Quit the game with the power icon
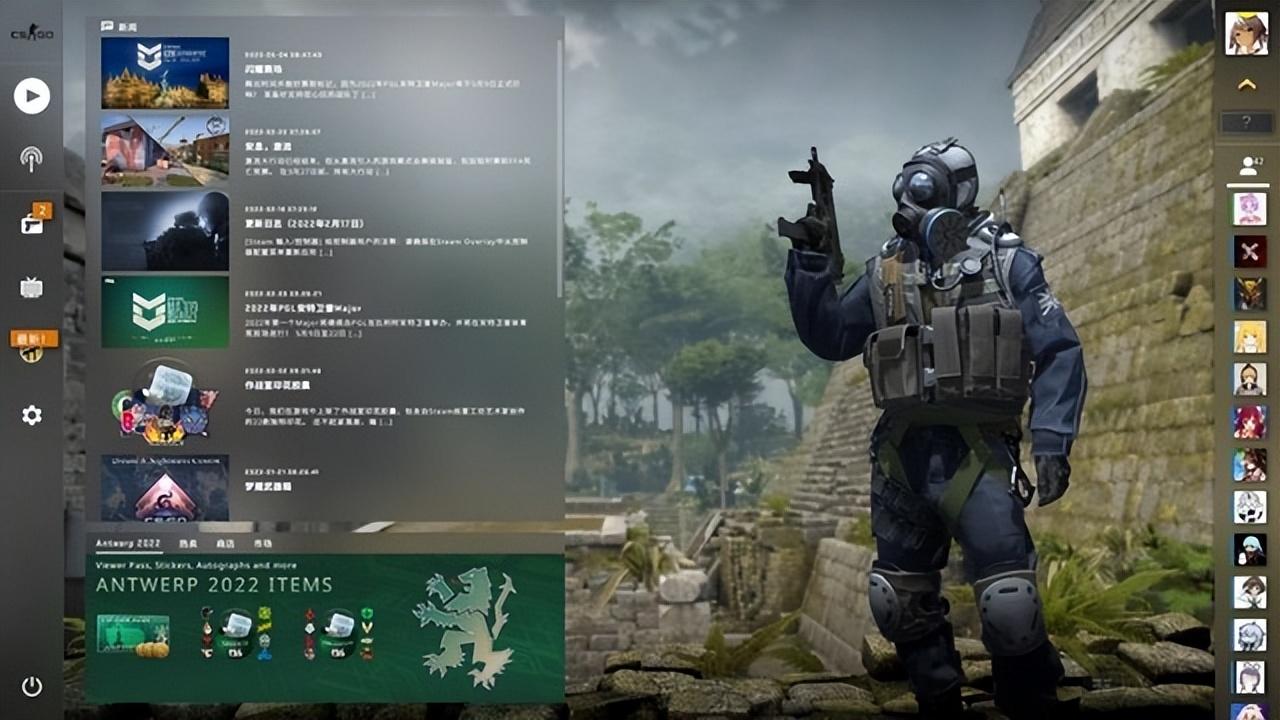 click(x=32, y=686)
